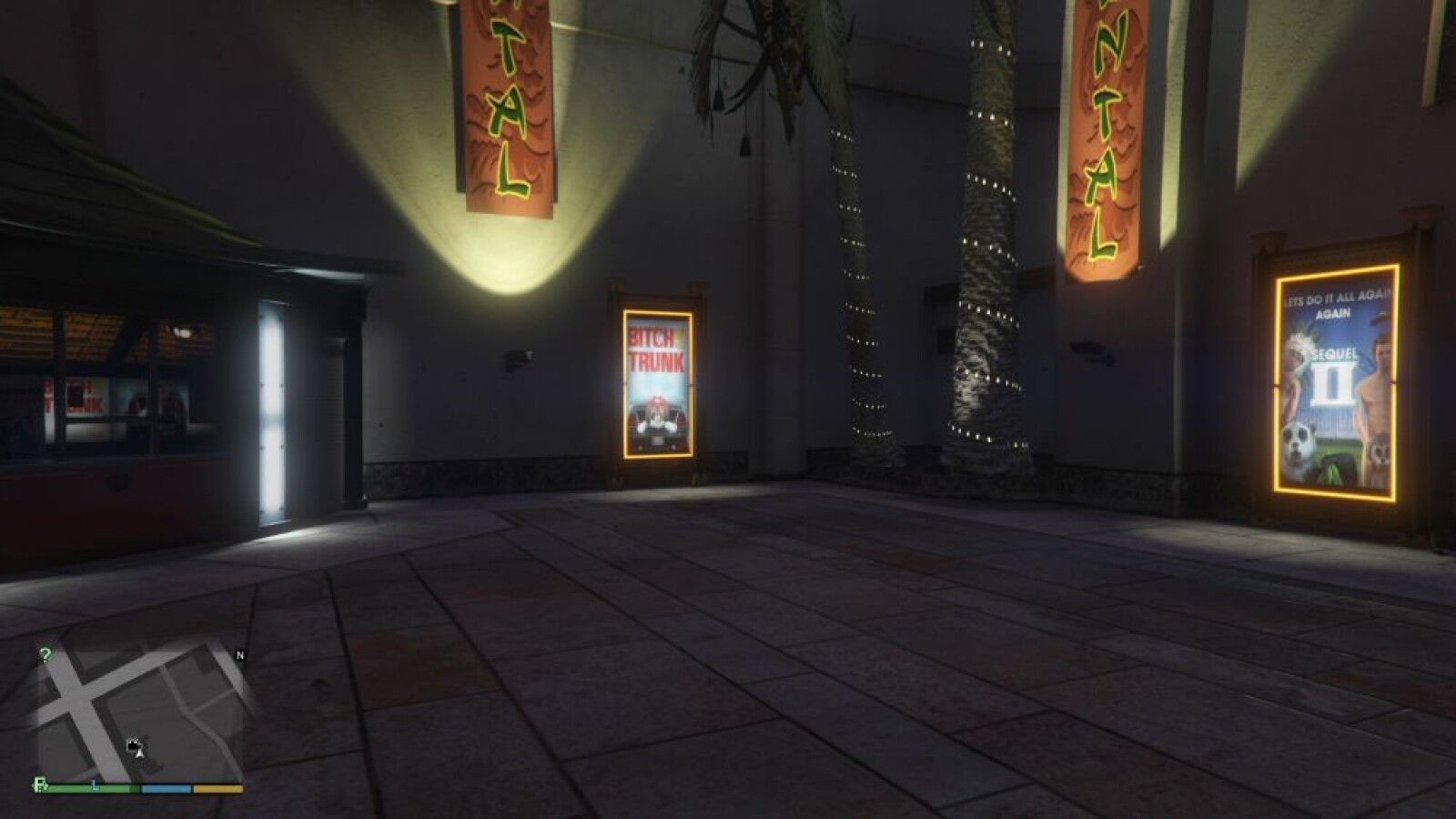Screen dimensions: 1456x819
Task: Click the yellow special-ability segment of the bar
Action: (x=218, y=788)
